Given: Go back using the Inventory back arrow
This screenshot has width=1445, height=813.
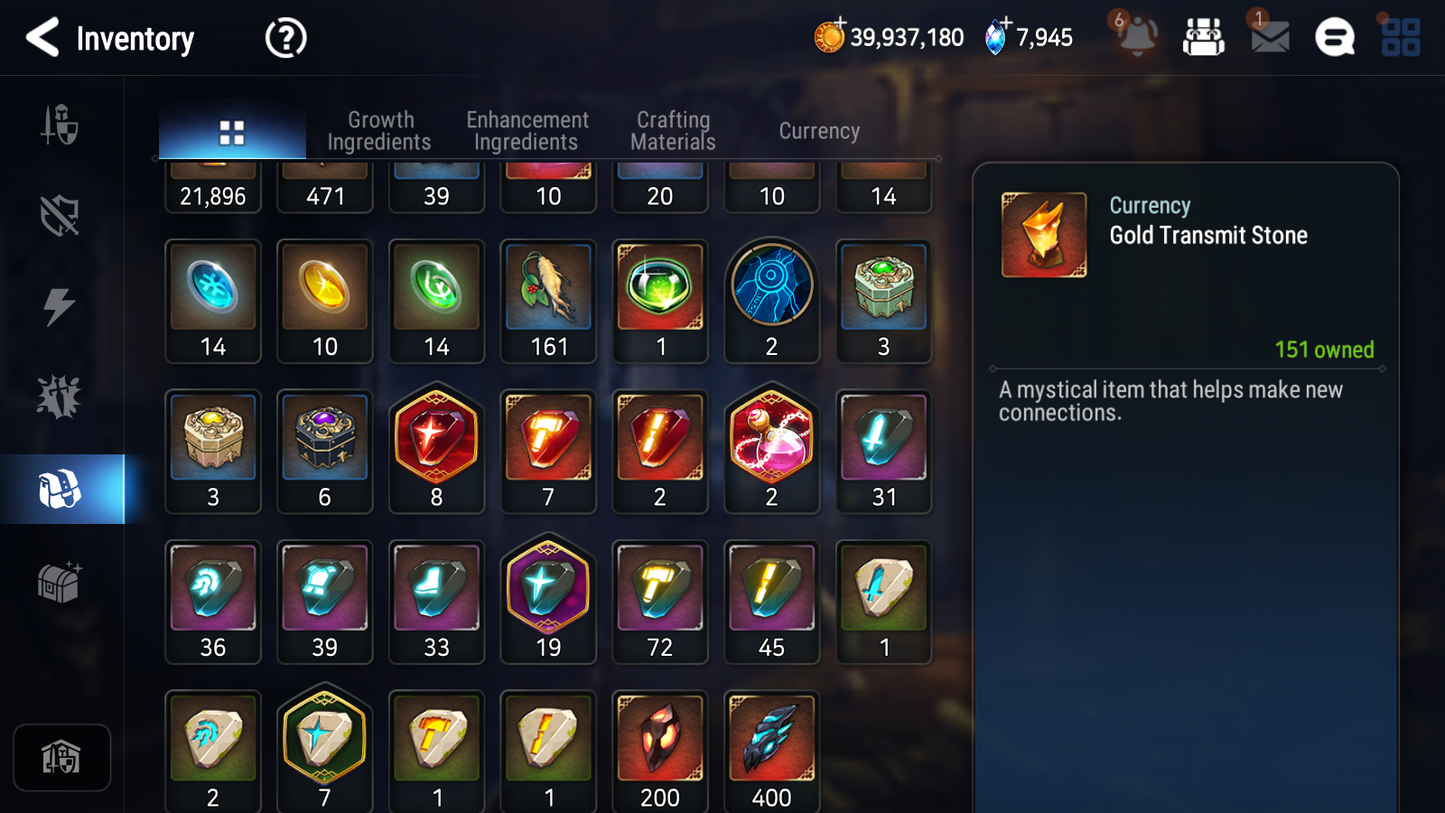Looking at the screenshot, I should coord(43,38).
